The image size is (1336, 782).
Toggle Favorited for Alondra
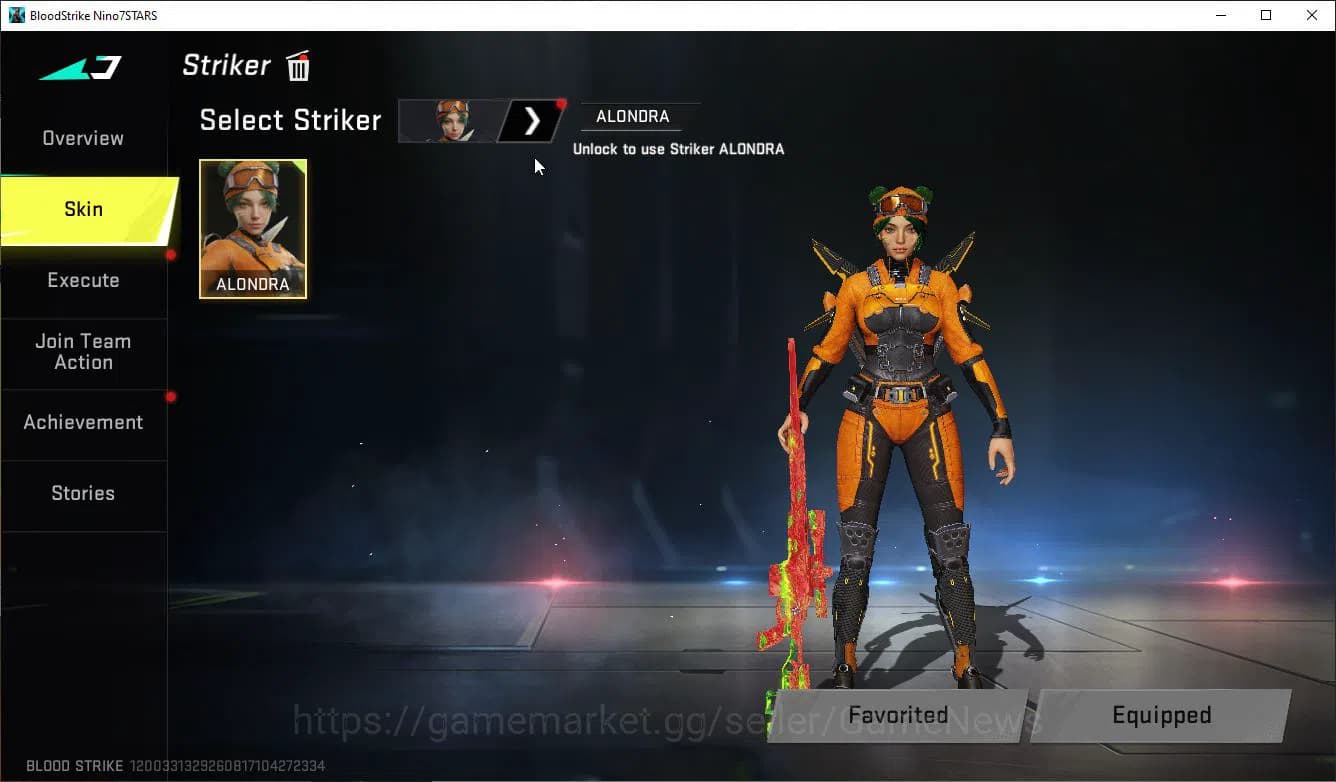pos(896,715)
